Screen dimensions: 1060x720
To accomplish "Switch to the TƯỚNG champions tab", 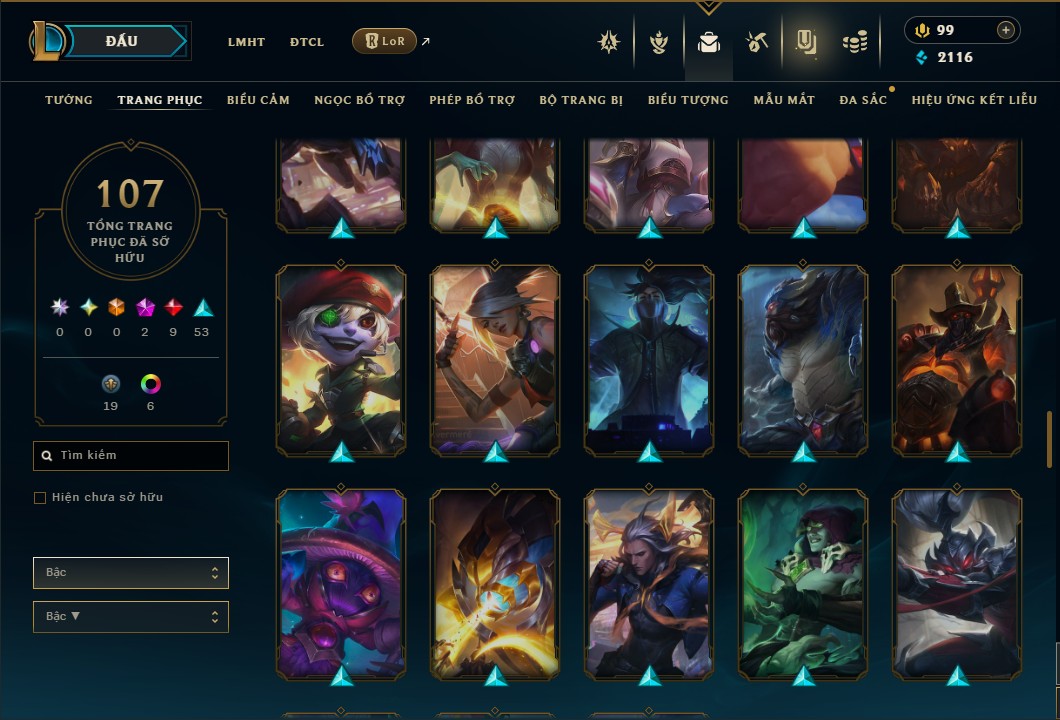I will pos(69,100).
